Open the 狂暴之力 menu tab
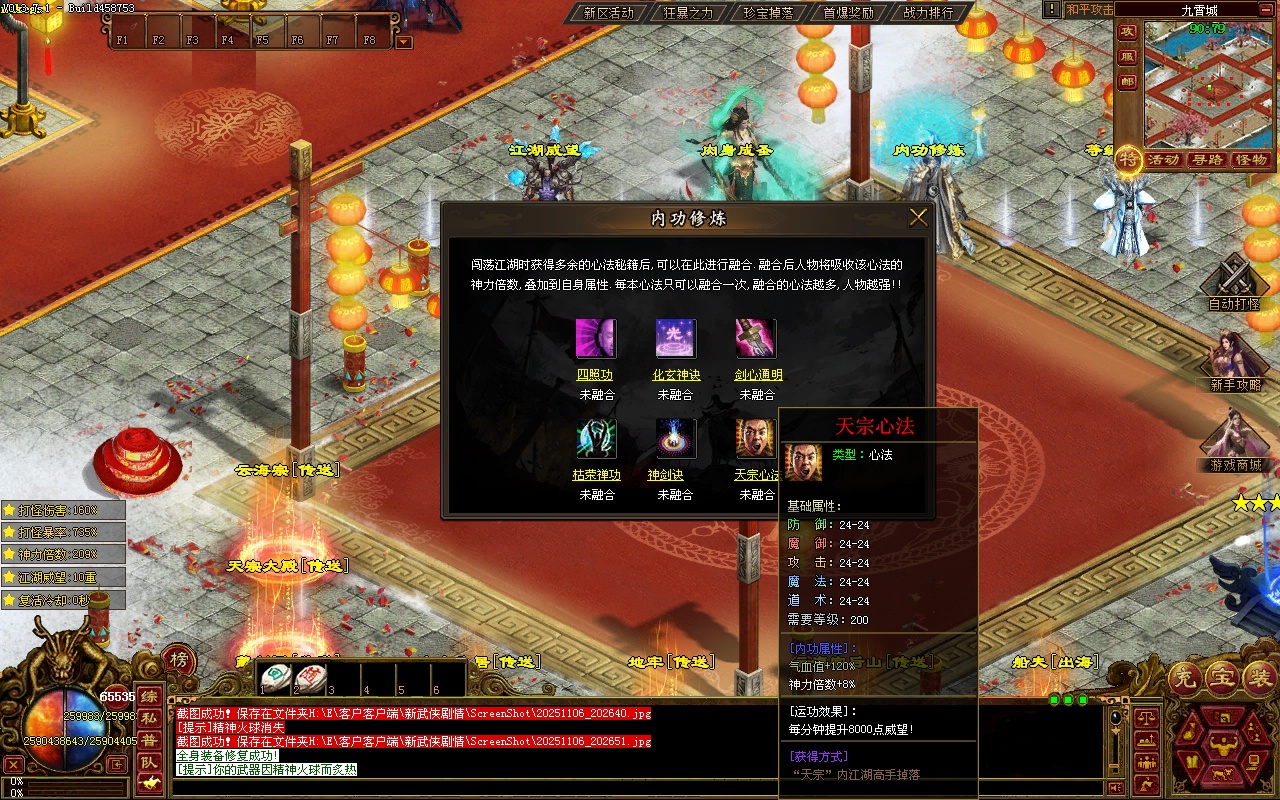 (688, 13)
